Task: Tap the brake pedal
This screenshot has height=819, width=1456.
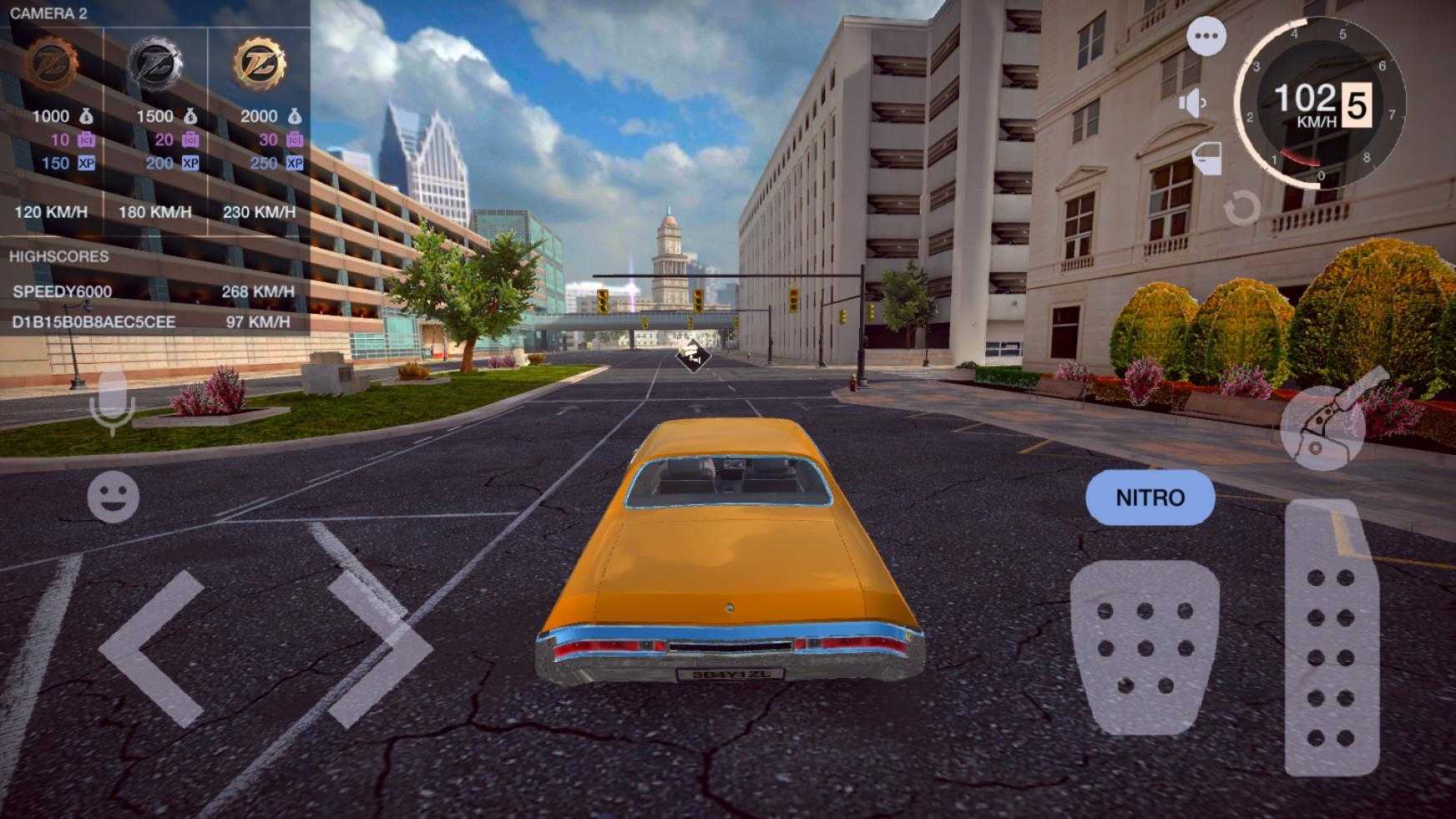Action: [x=1145, y=647]
